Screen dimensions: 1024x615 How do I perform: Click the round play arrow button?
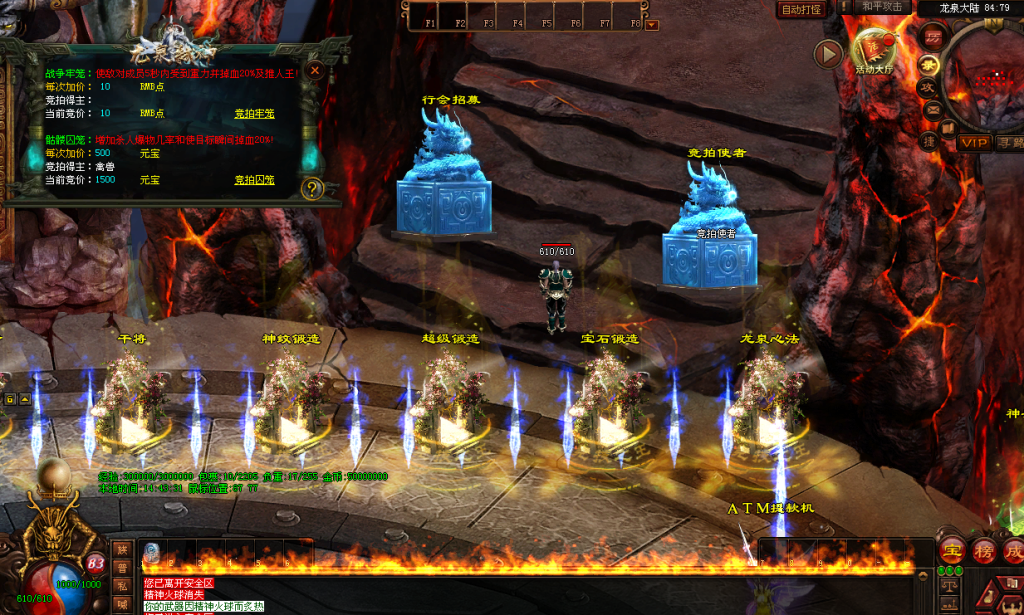coord(828,54)
